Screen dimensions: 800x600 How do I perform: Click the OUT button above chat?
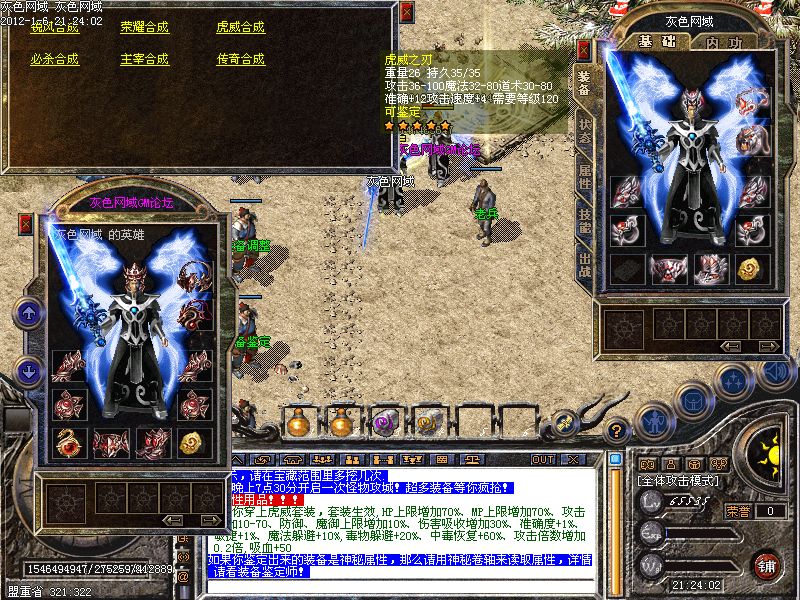543,459
